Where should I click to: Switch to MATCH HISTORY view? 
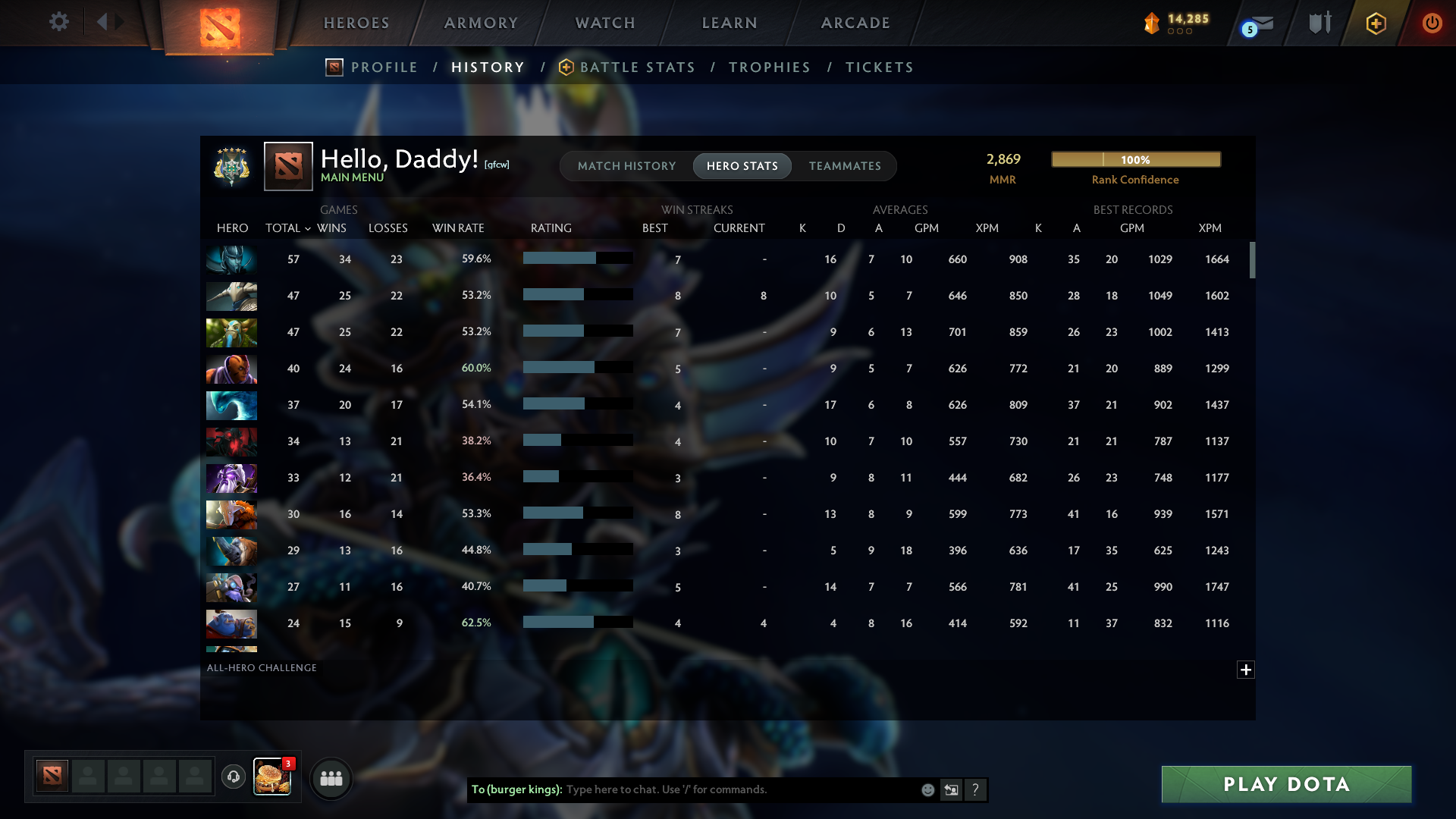(x=626, y=165)
